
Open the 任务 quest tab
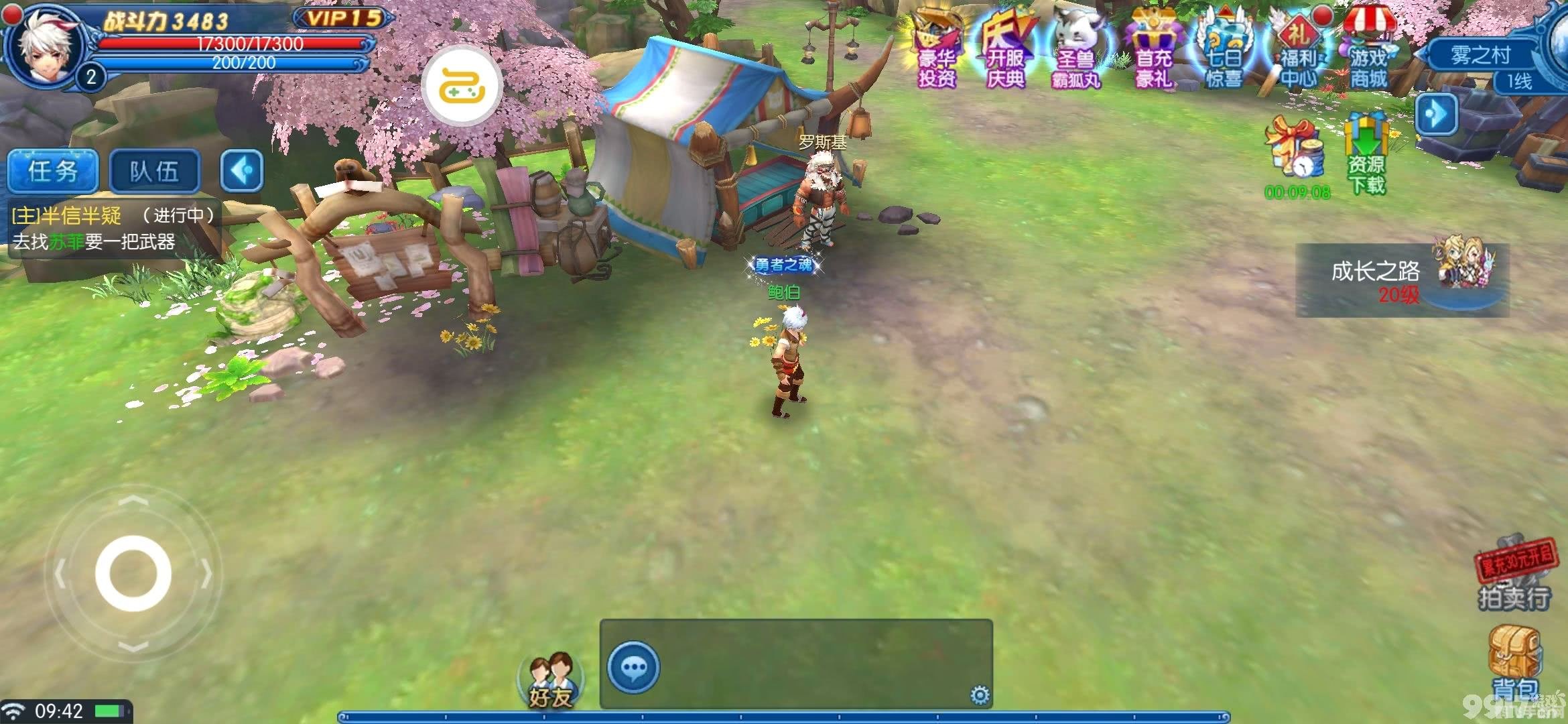click(x=53, y=172)
